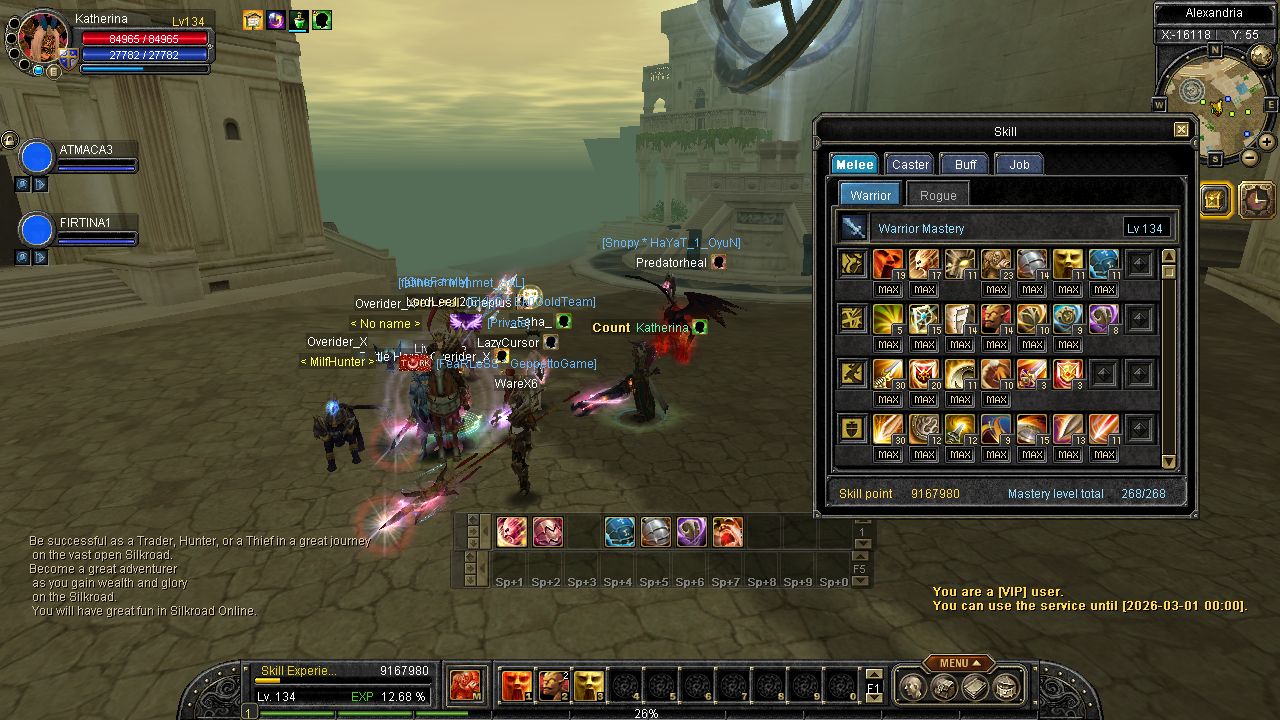Activate the red mask skill in slot 1

coord(516,686)
